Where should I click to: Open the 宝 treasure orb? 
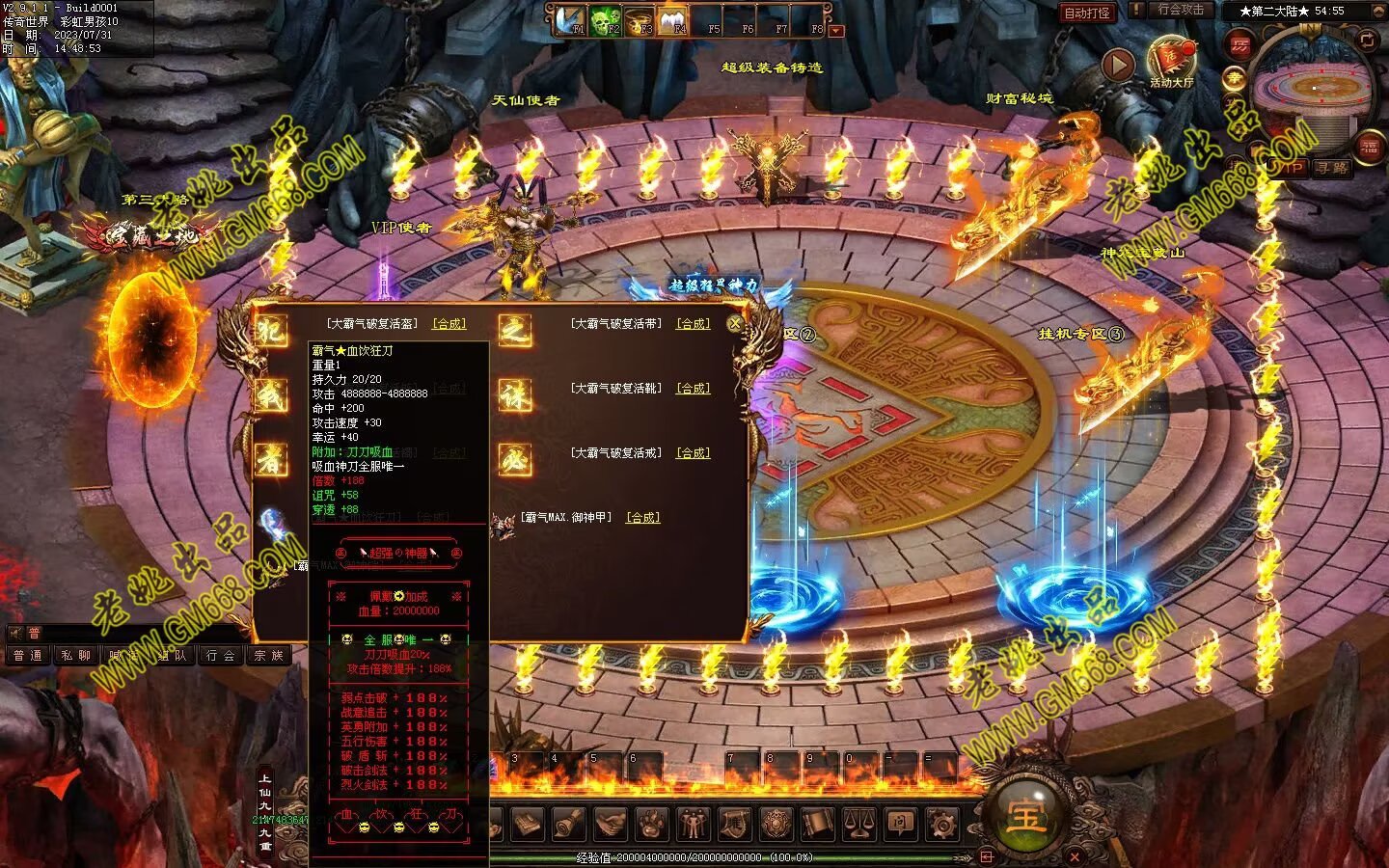coord(1024,817)
